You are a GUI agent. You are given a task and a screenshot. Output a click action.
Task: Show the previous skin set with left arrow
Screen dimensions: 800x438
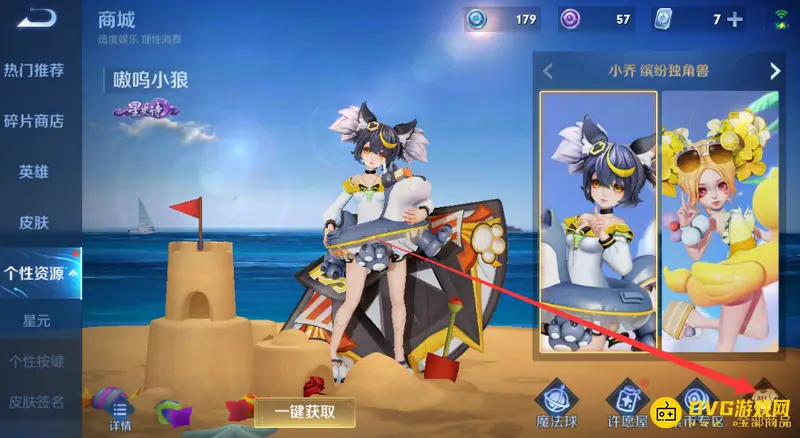pyautogui.click(x=547, y=71)
